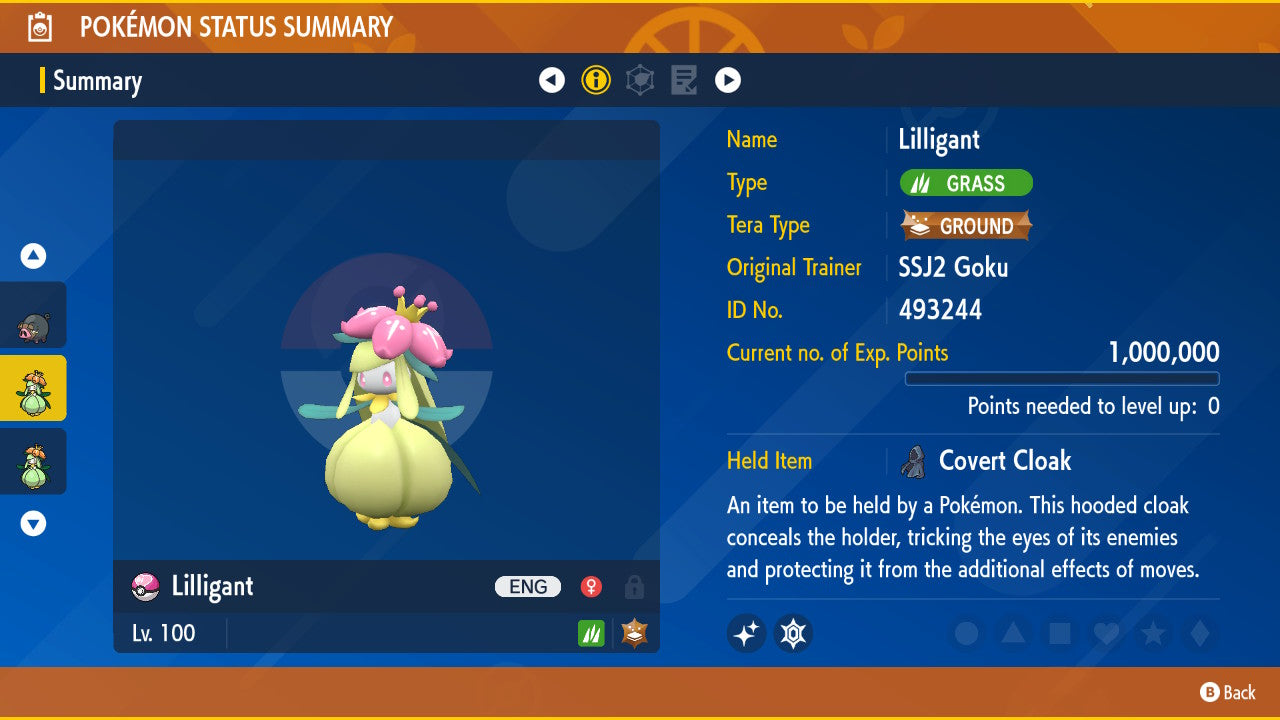Screen dimensions: 1280x720
Task: Click the Covert Cloak held item
Action: coord(1004,461)
